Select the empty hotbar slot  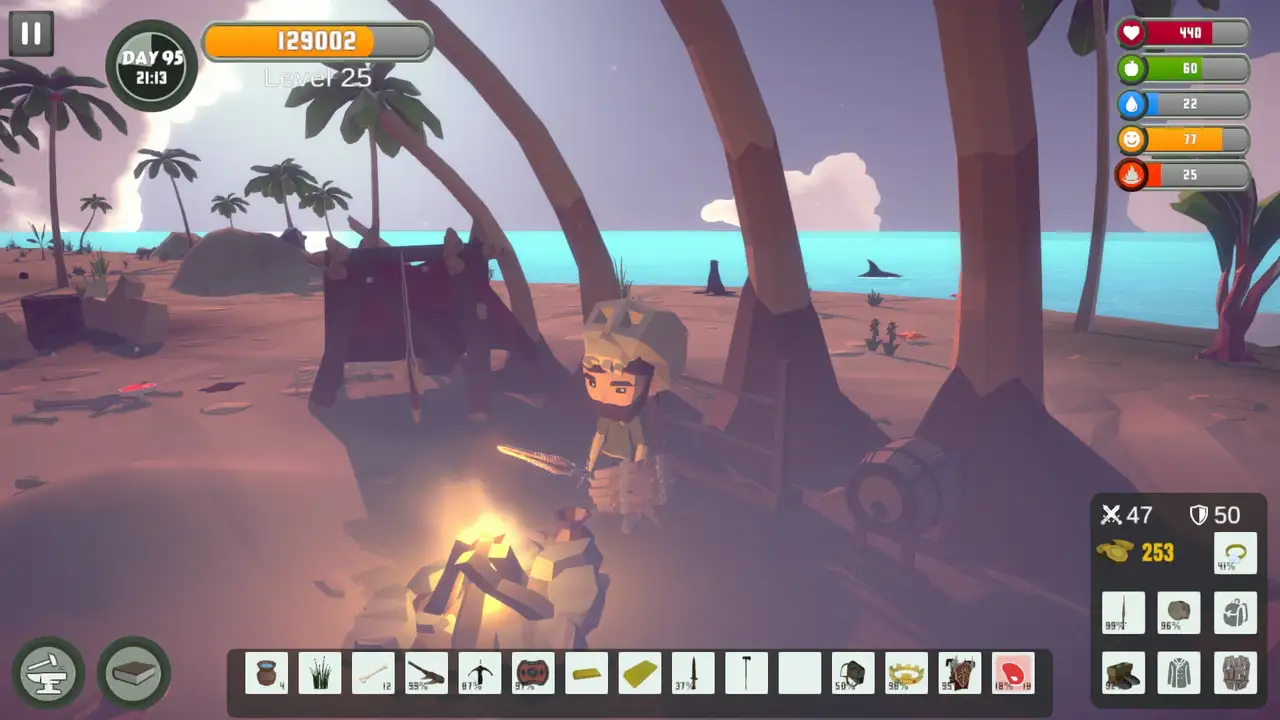[799, 673]
